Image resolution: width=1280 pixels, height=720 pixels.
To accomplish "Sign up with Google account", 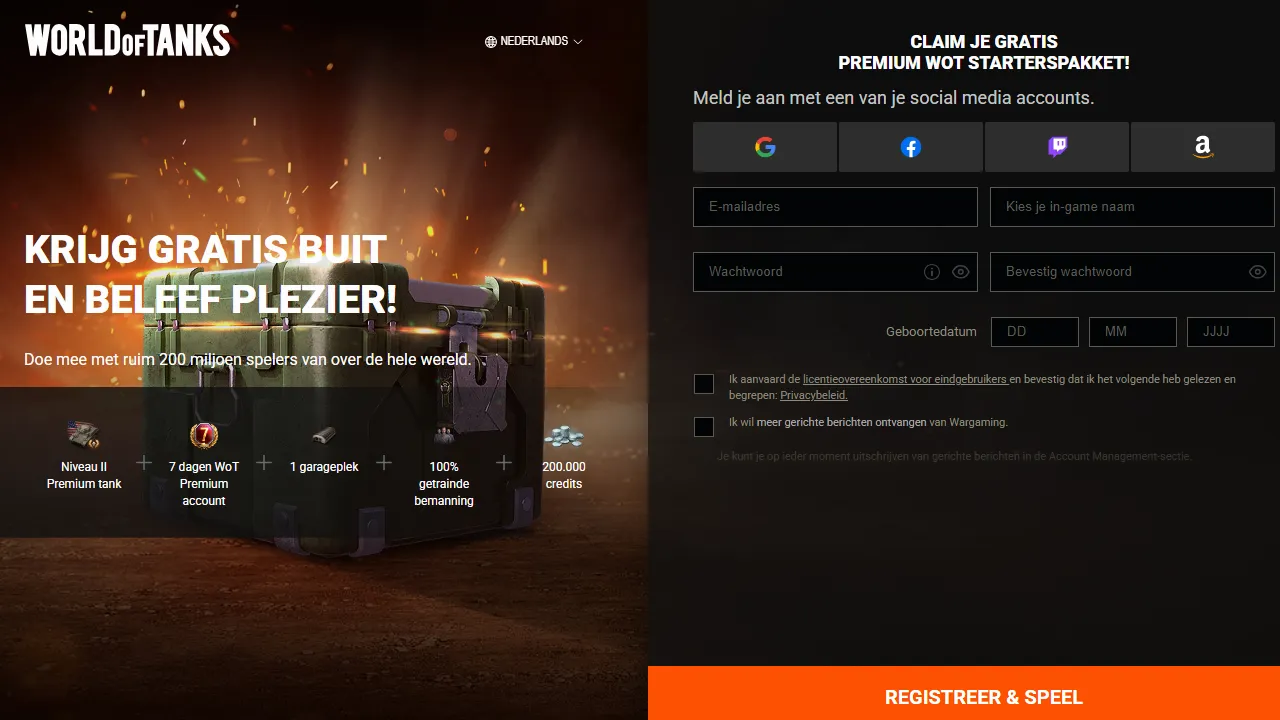I will coord(765,147).
